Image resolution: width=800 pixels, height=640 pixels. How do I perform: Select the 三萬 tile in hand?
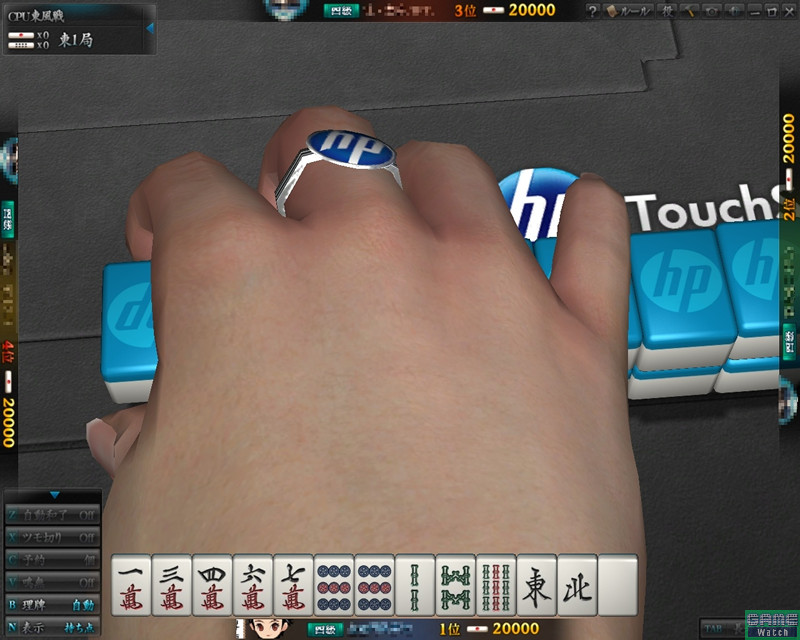click(172, 585)
